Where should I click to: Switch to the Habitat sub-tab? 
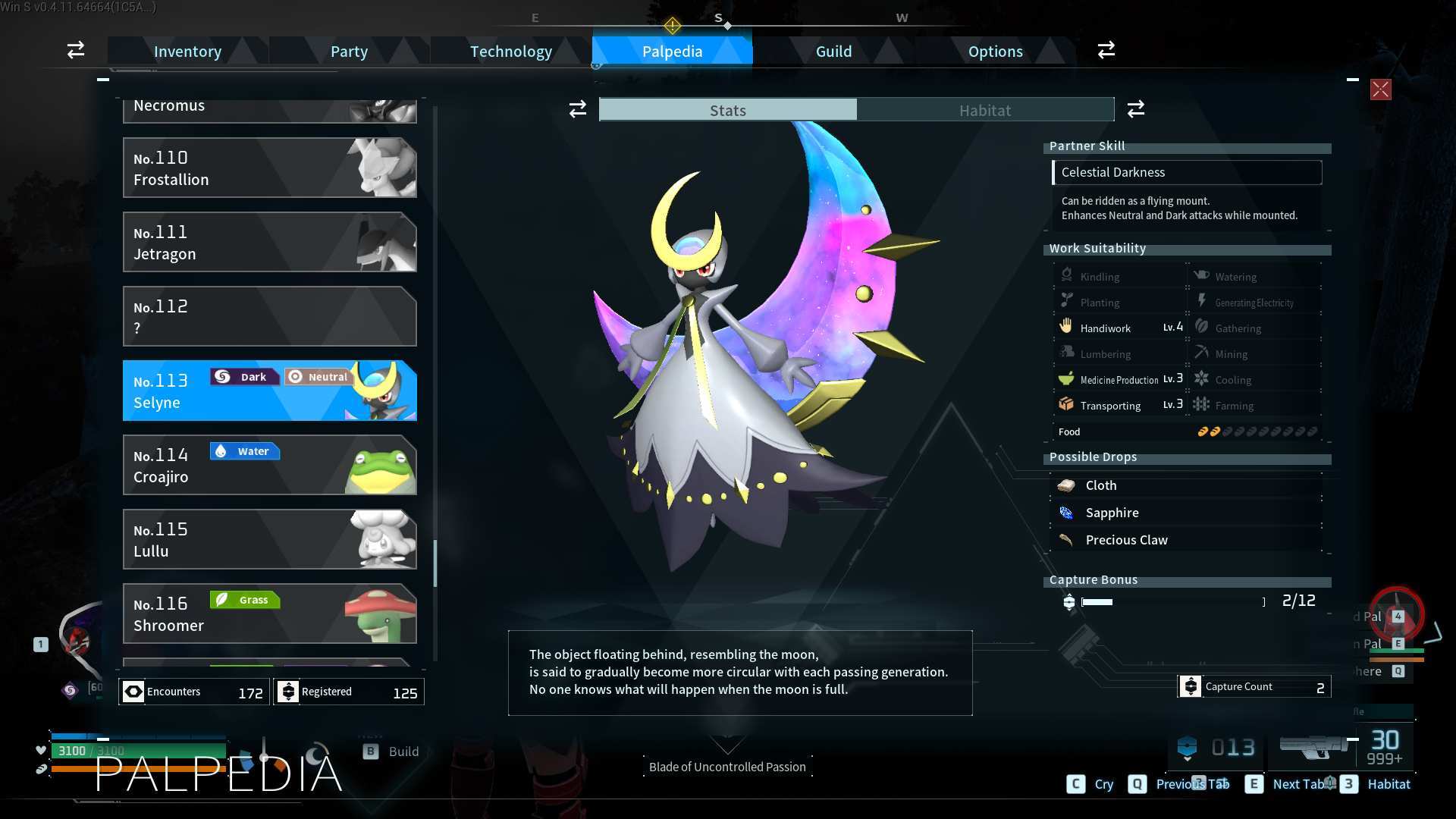click(x=984, y=110)
